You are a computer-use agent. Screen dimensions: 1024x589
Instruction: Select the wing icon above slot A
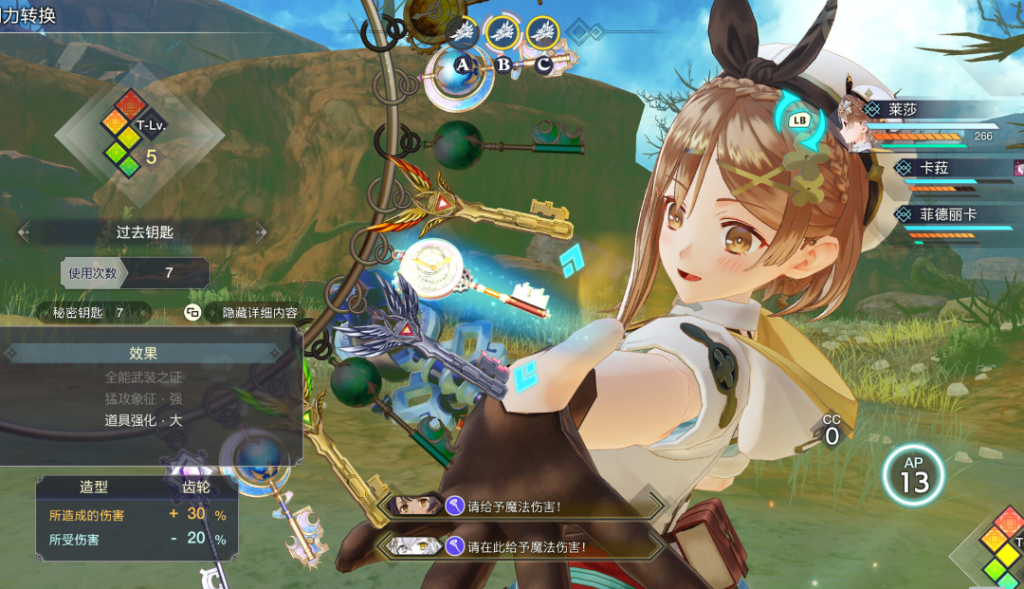point(462,33)
